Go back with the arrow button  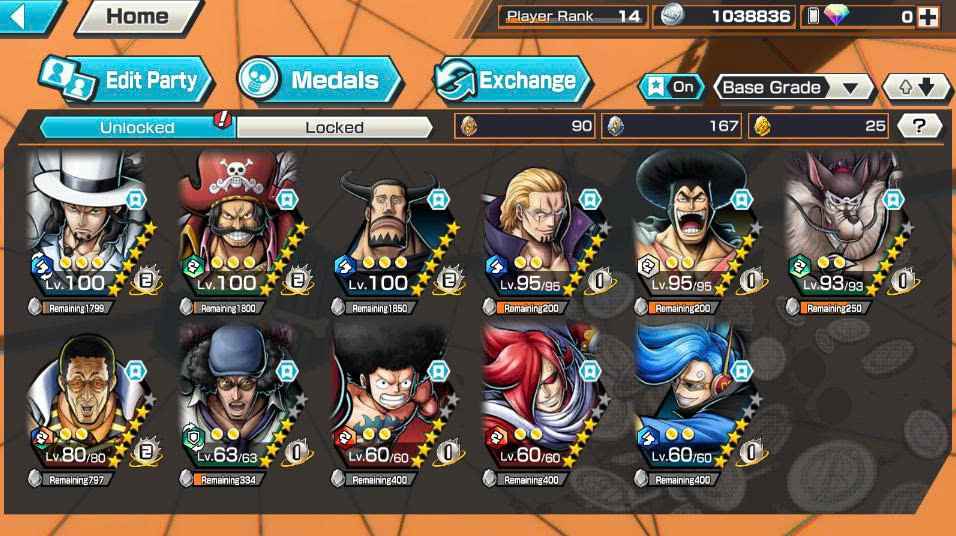point(28,16)
